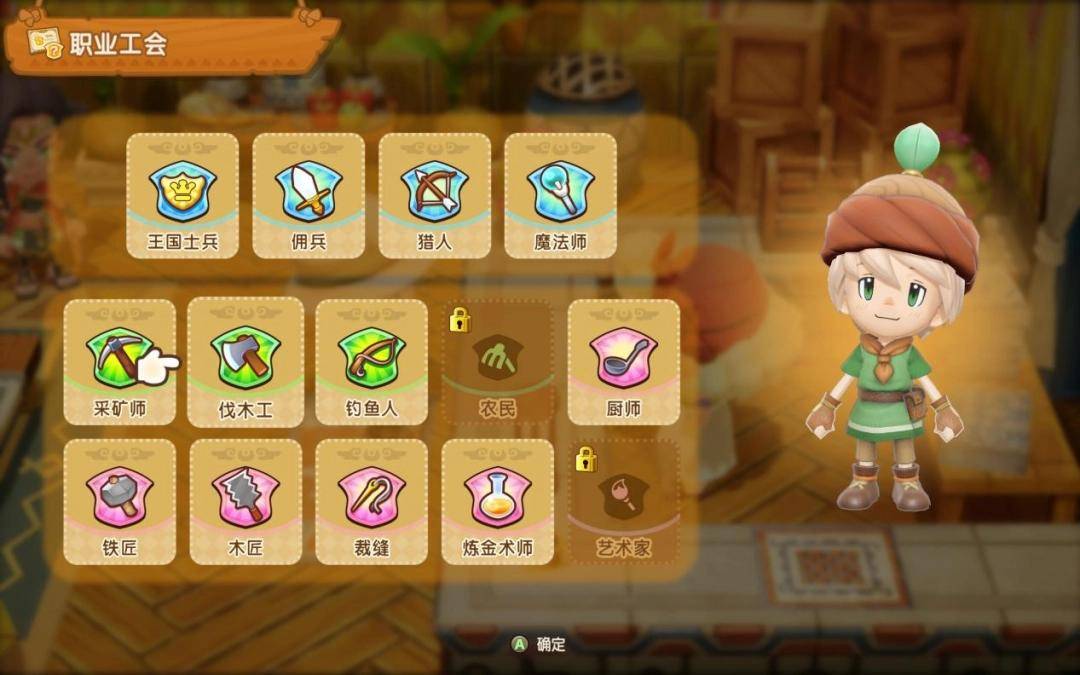Select the 铁匠 hammer job

(119, 501)
